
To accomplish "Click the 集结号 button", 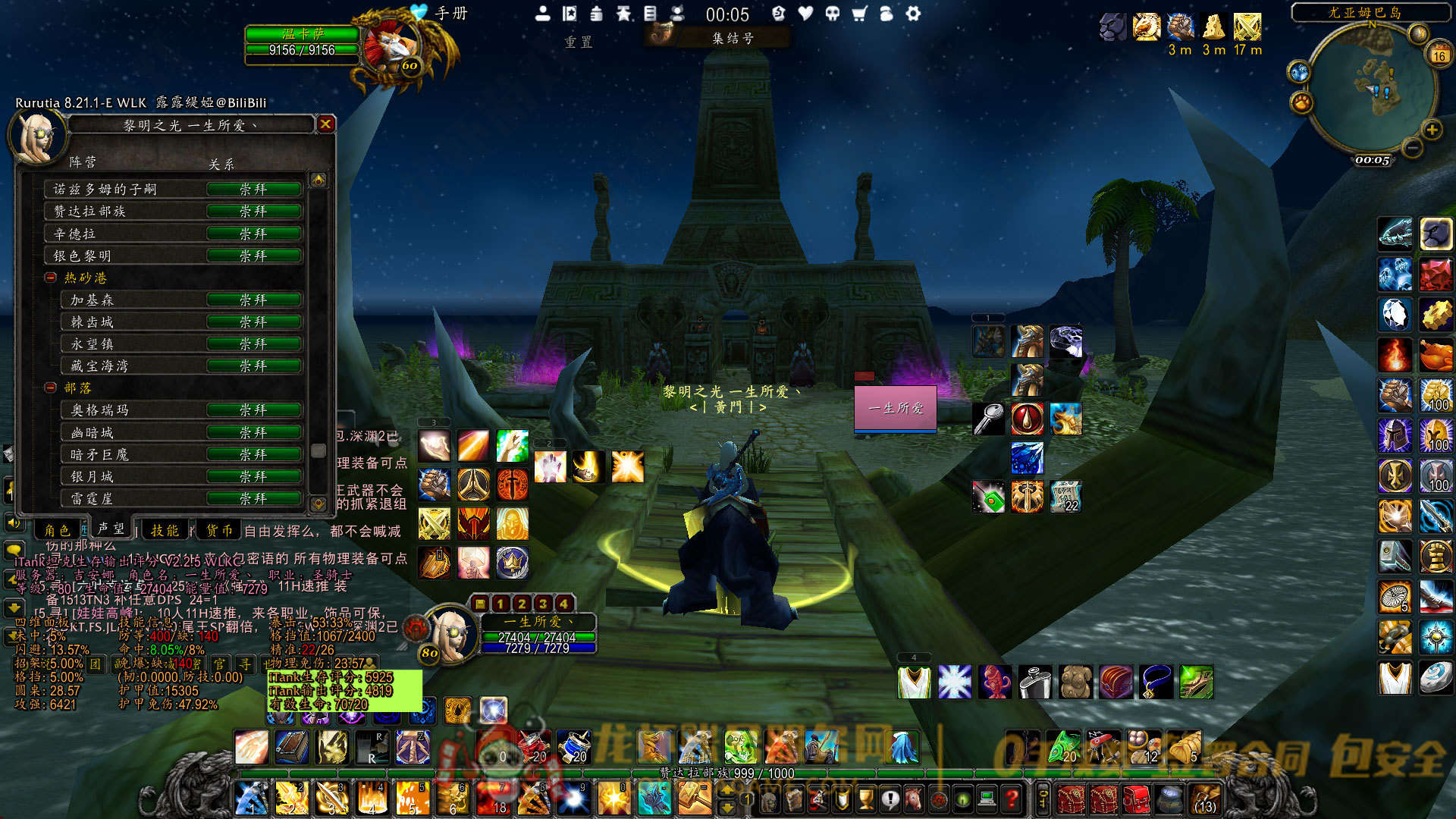I will coord(732,38).
